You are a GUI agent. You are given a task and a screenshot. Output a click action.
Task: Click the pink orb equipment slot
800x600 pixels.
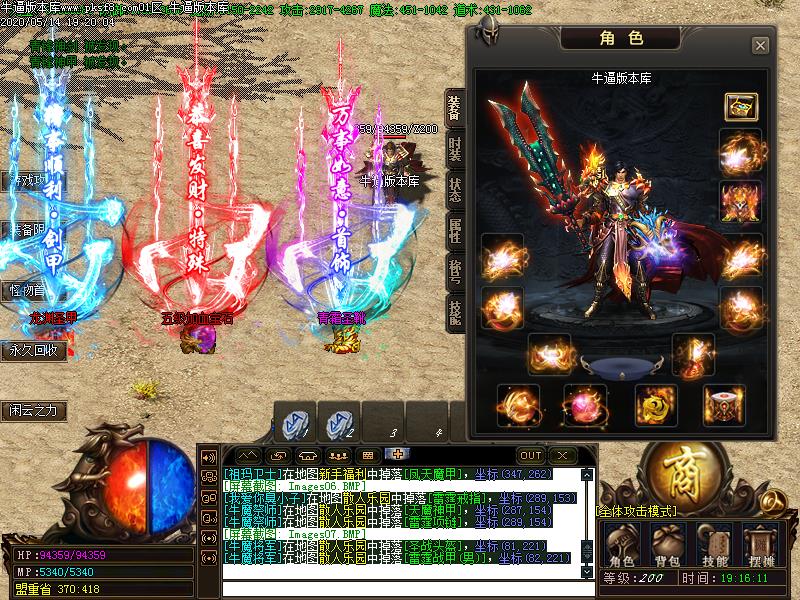click(585, 405)
